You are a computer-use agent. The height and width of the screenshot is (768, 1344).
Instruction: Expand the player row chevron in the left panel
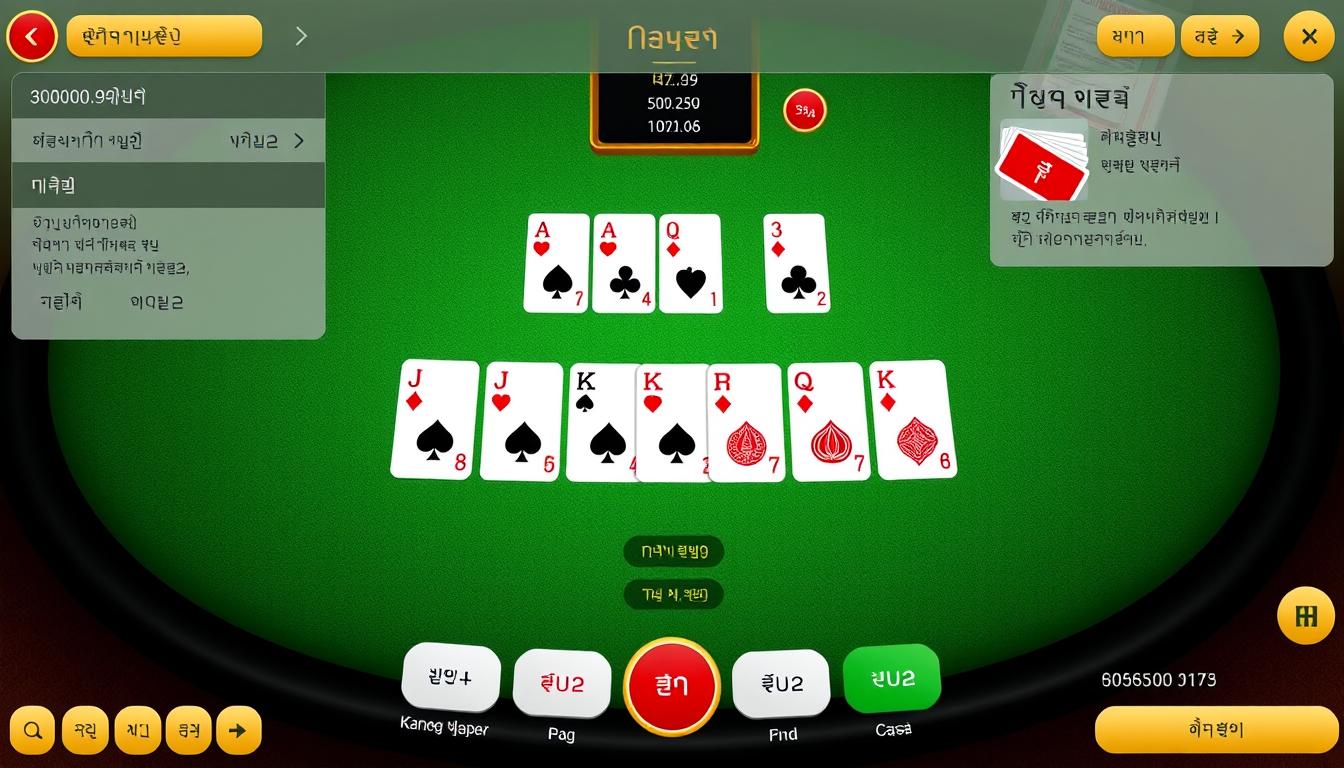coord(298,141)
